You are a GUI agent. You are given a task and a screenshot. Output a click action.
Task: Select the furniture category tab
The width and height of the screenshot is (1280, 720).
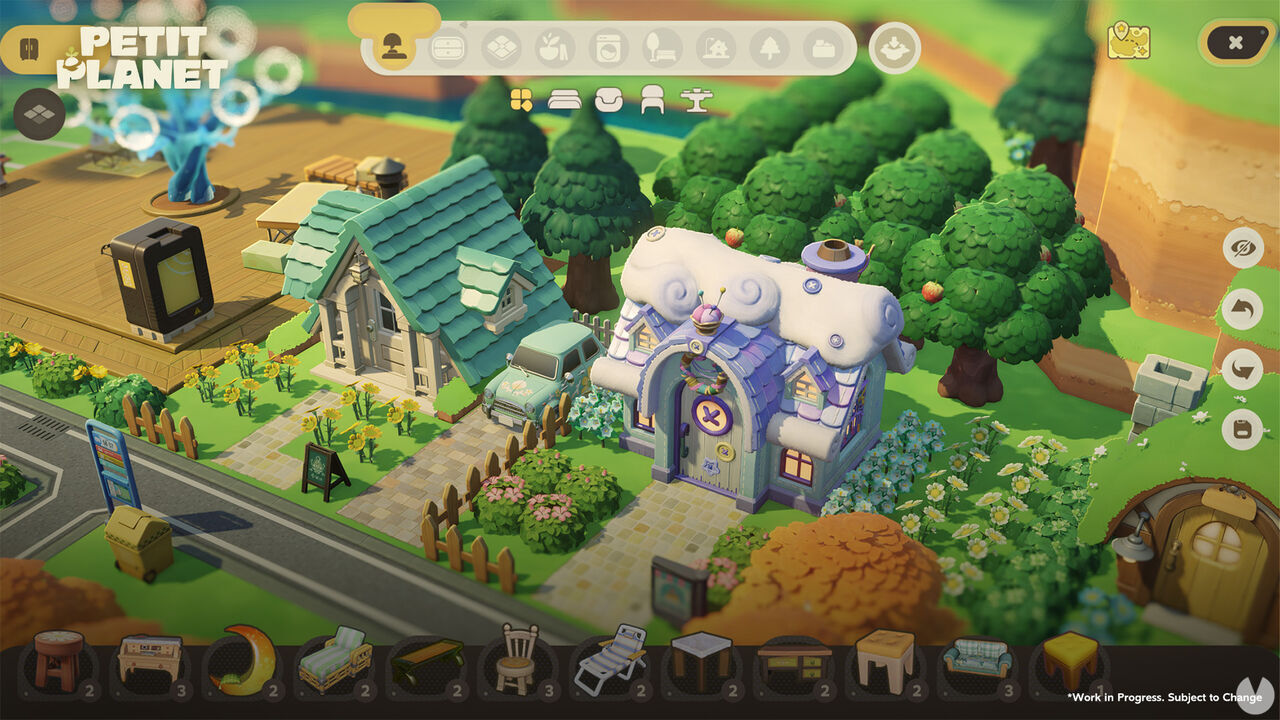coord(394,47)
